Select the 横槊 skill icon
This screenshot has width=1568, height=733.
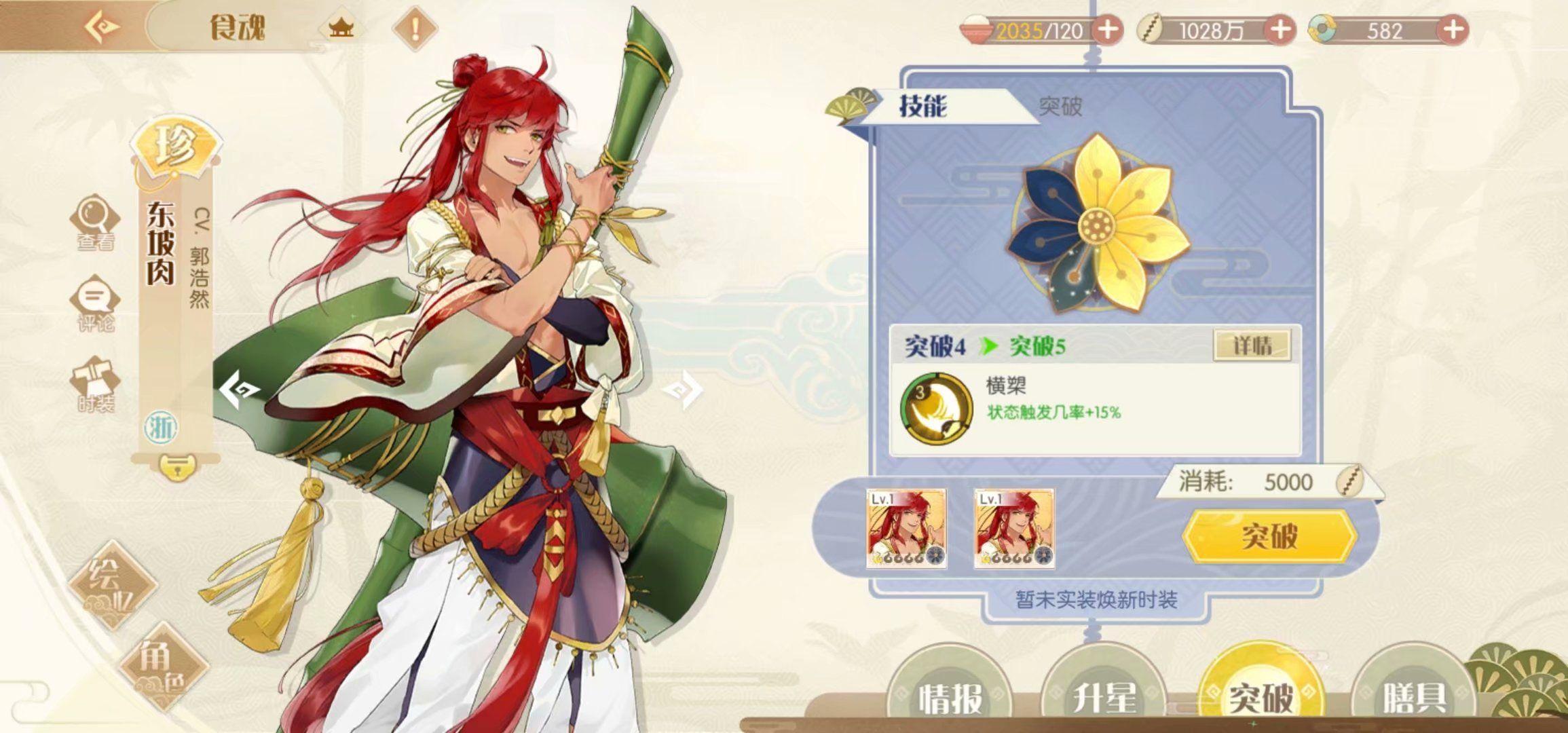[x=935, y=407]
